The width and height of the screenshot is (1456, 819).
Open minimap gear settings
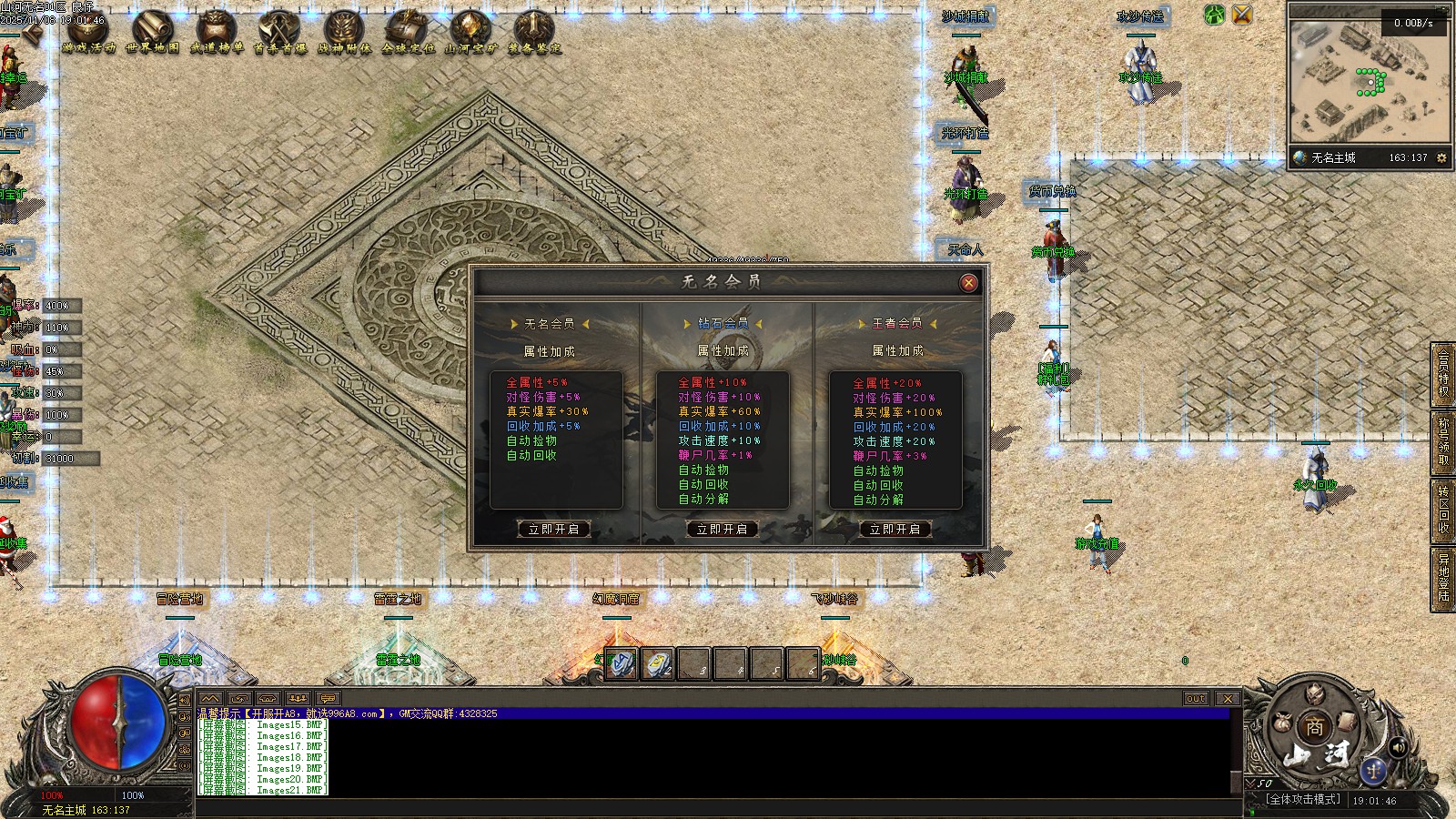point(1441,158)
